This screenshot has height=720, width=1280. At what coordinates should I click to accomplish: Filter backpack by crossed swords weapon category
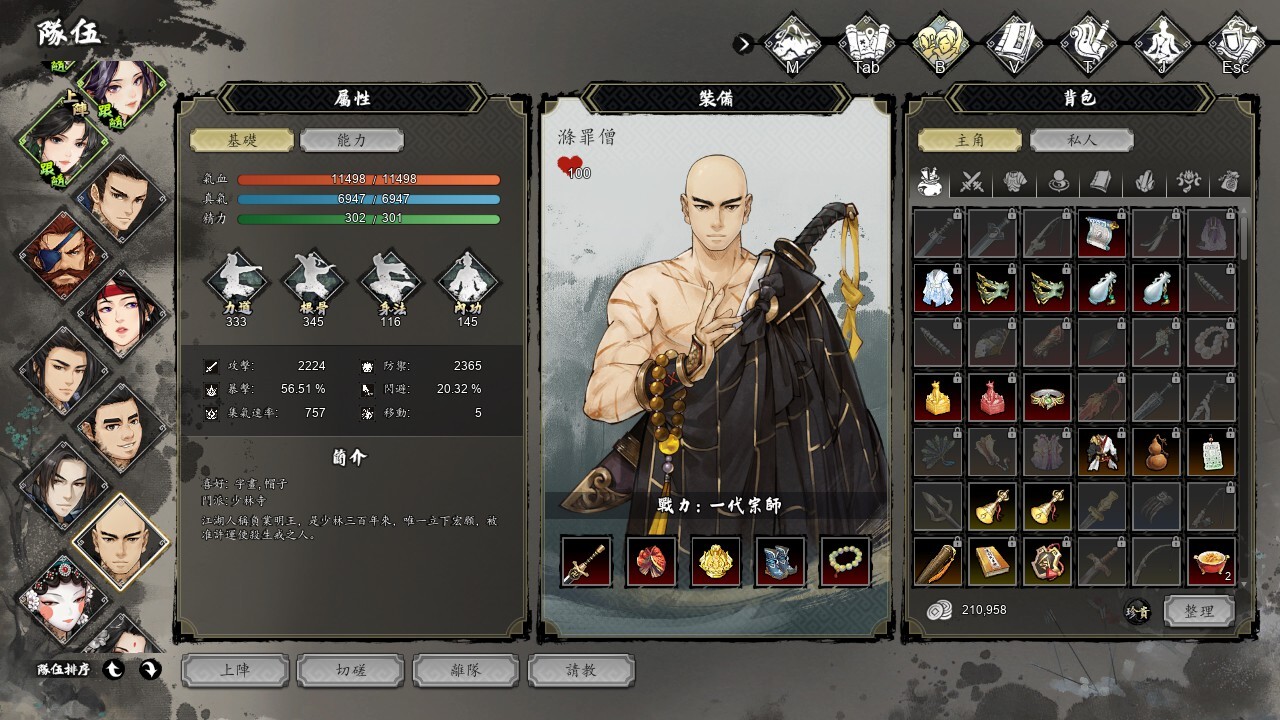(x=973, y=182)
